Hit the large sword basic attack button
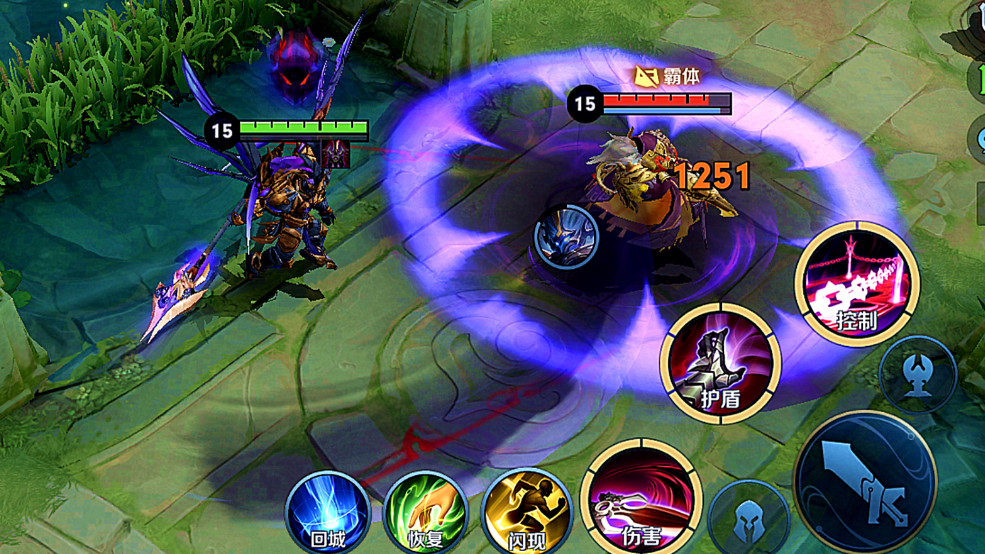Viewport: 985px width, 554px height. pyautogui.click(x=866, y=484)
